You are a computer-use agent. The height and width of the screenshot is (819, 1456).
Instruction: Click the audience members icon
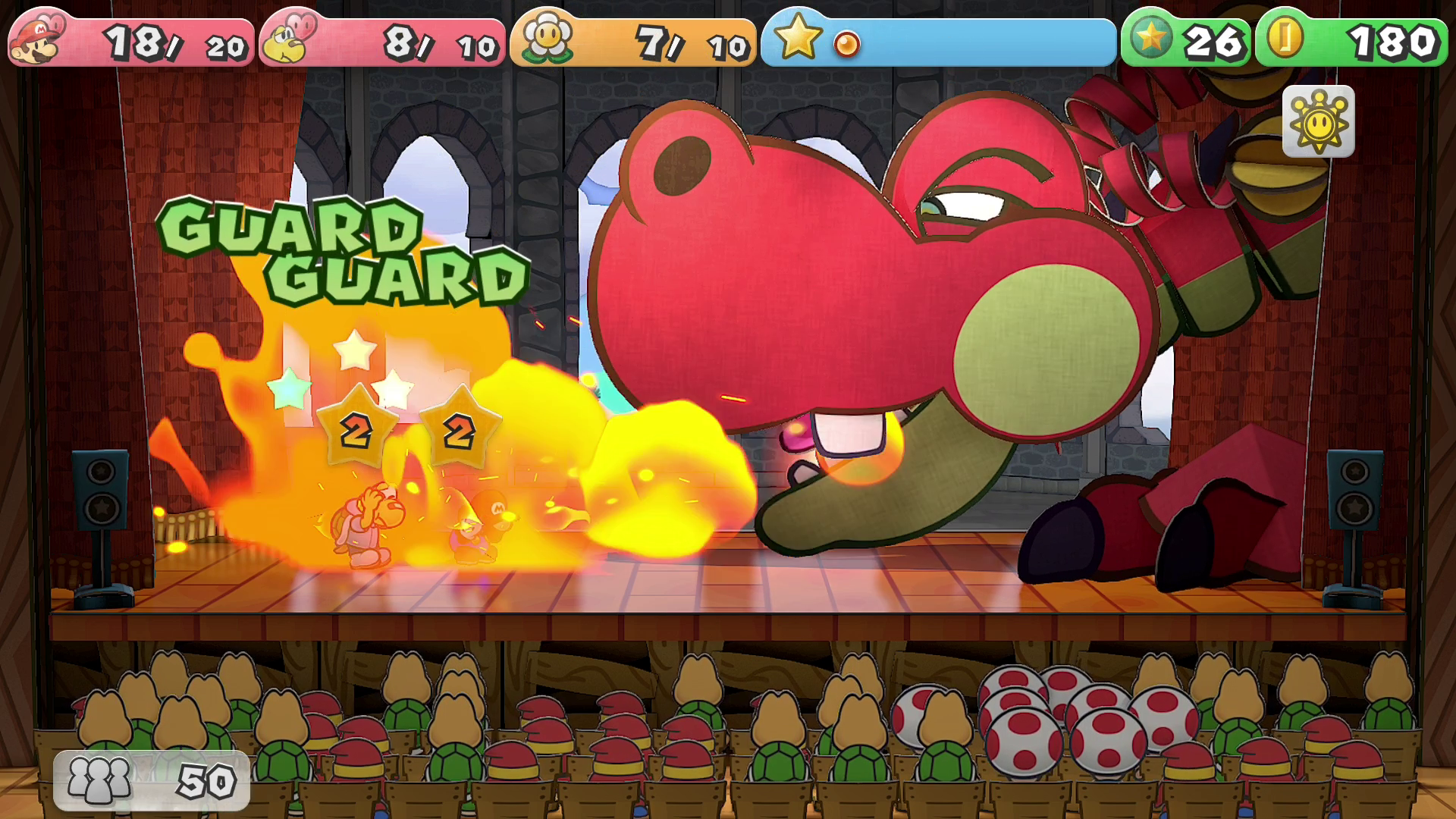point(99,780)
